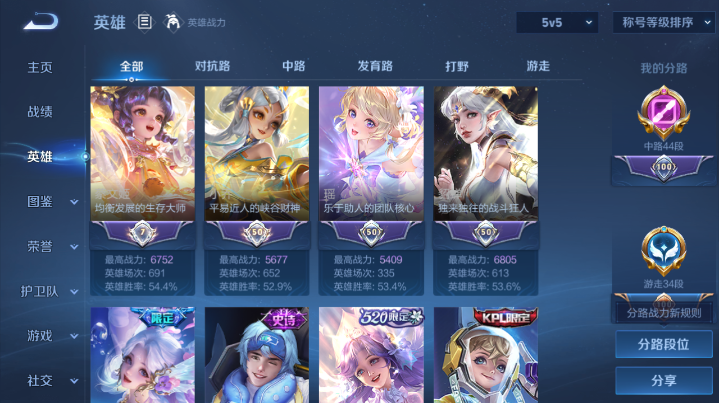Expand the 游戏 sidebar section
The width and height of the screenshot is (719, 403).
48,335
